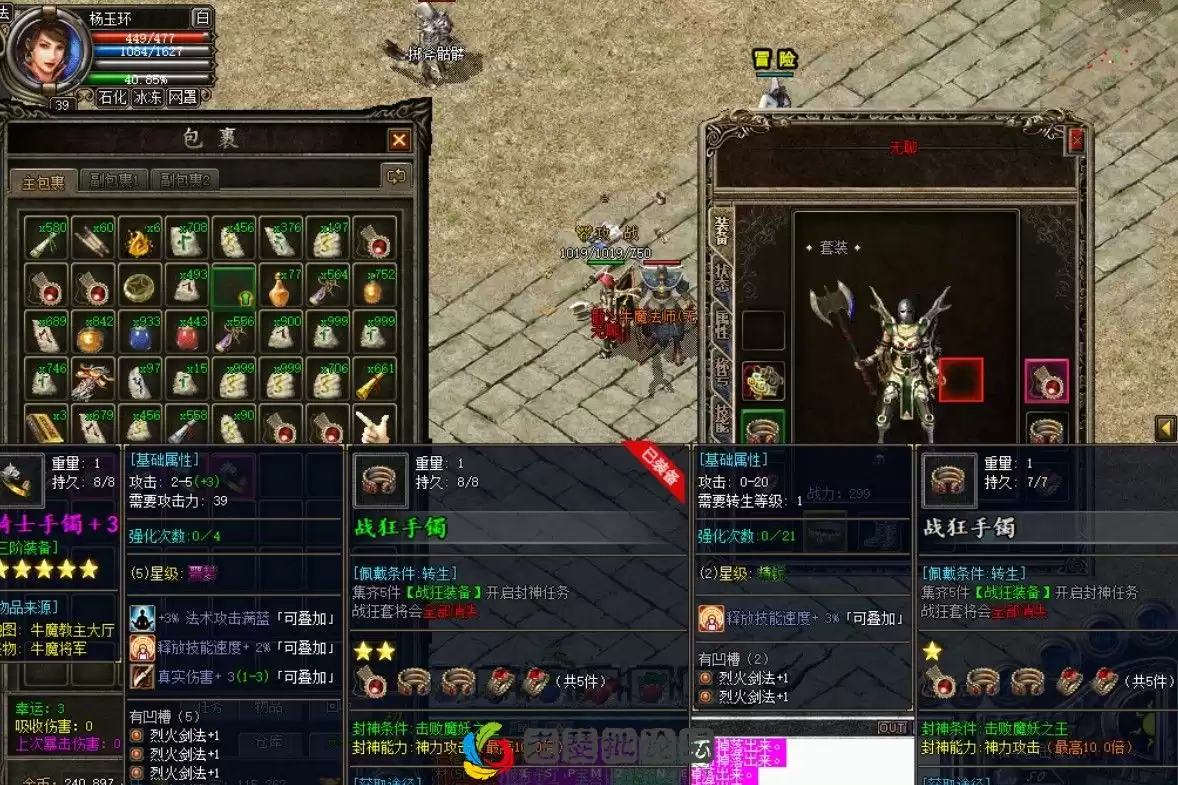Select the 主包裹 main bag tab
The height and width of the screenshot is (785, 1178).
(43, 182)
